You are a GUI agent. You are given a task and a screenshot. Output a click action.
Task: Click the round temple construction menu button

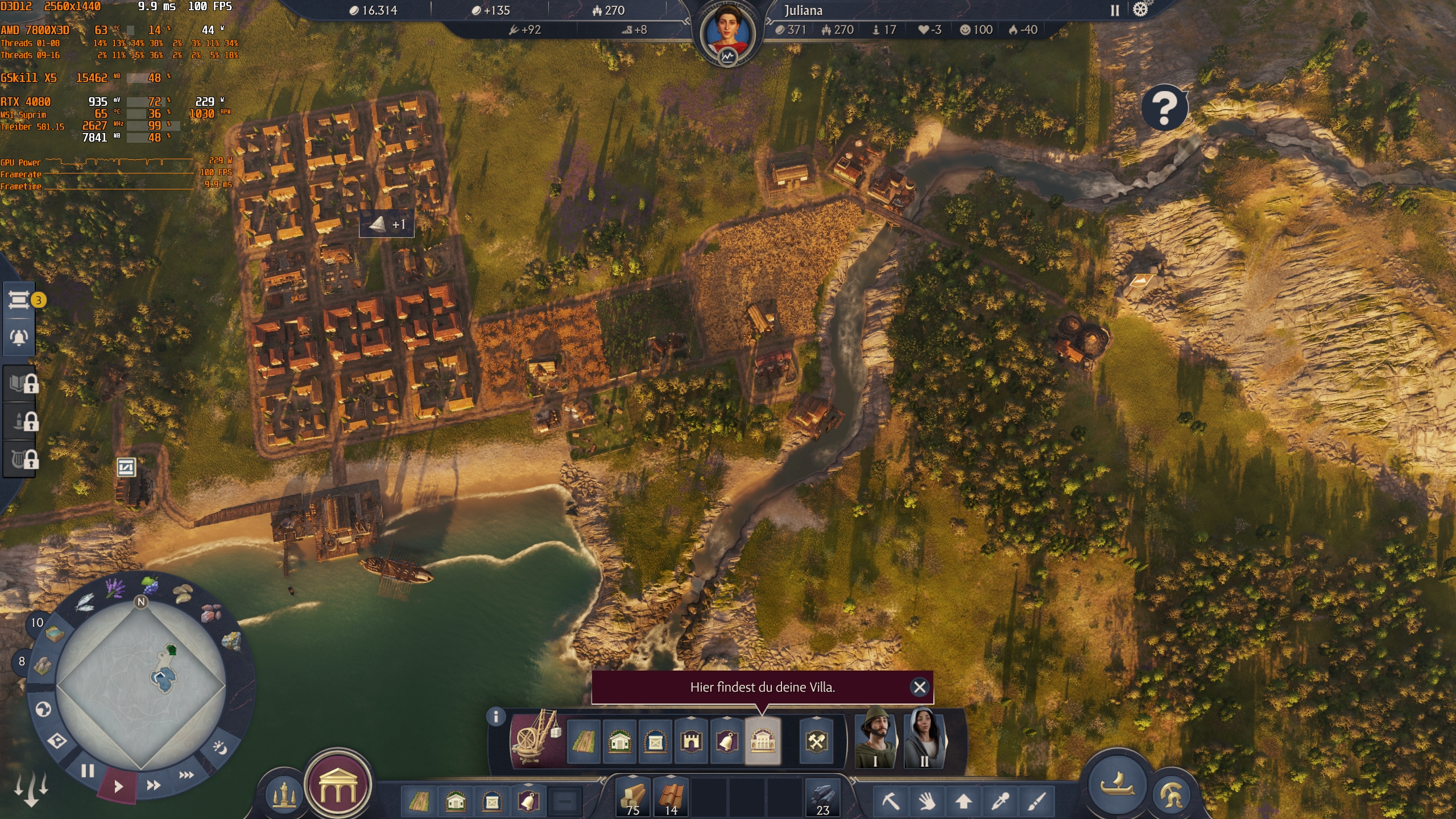338,785
